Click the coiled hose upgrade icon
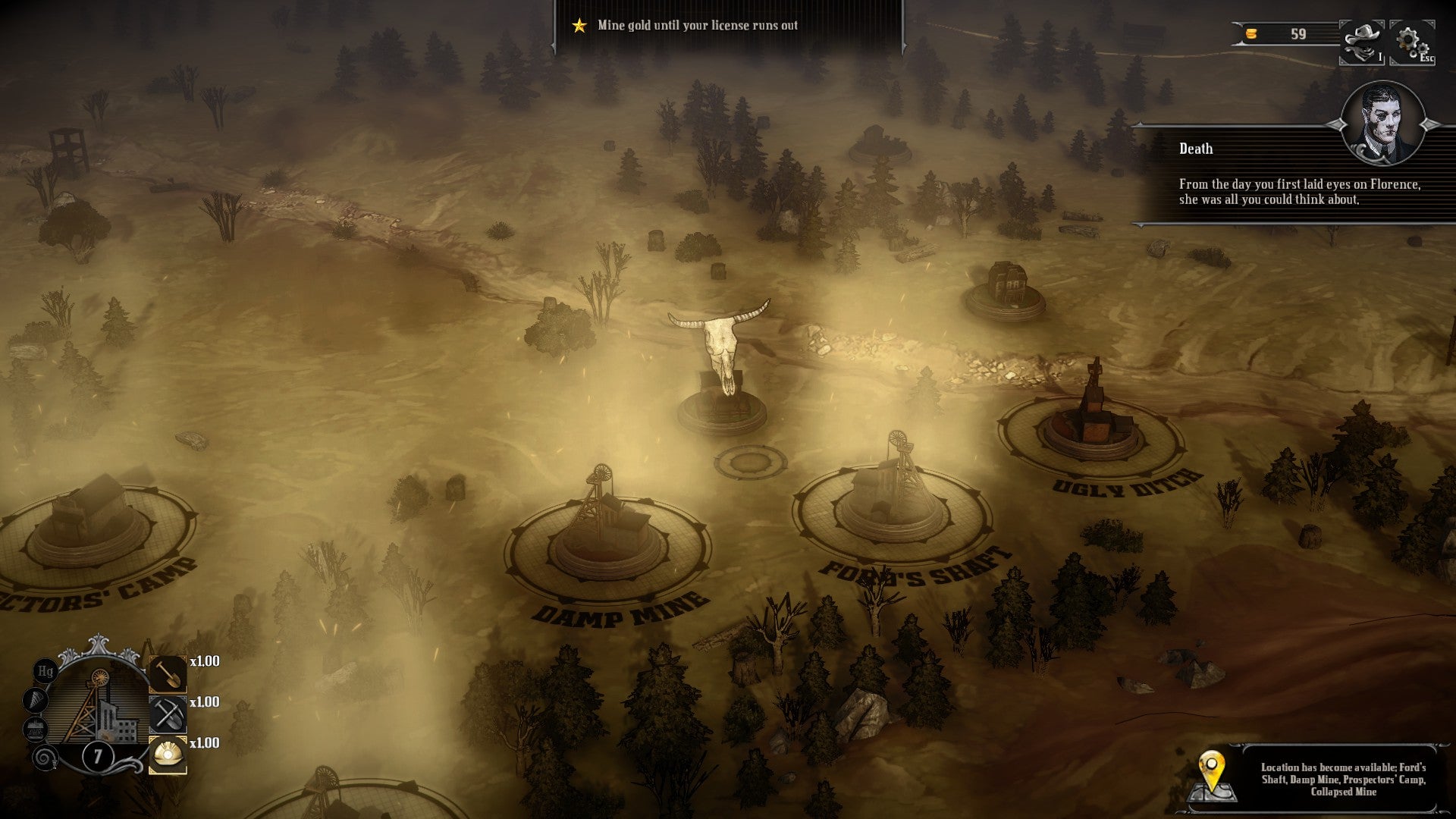Screen dimensions: 1456x819 pyautogui.click(x=44, y=757)
